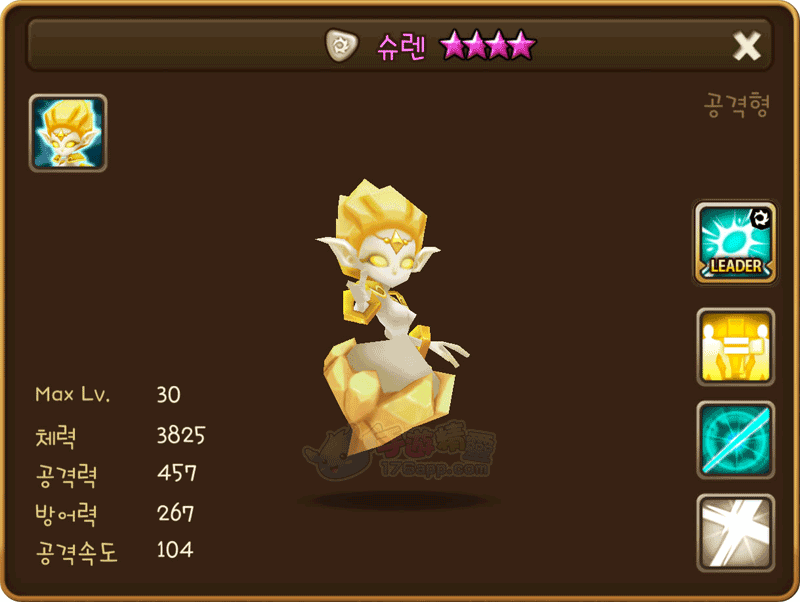
Task: Close the monster info window
Action: 747,46
